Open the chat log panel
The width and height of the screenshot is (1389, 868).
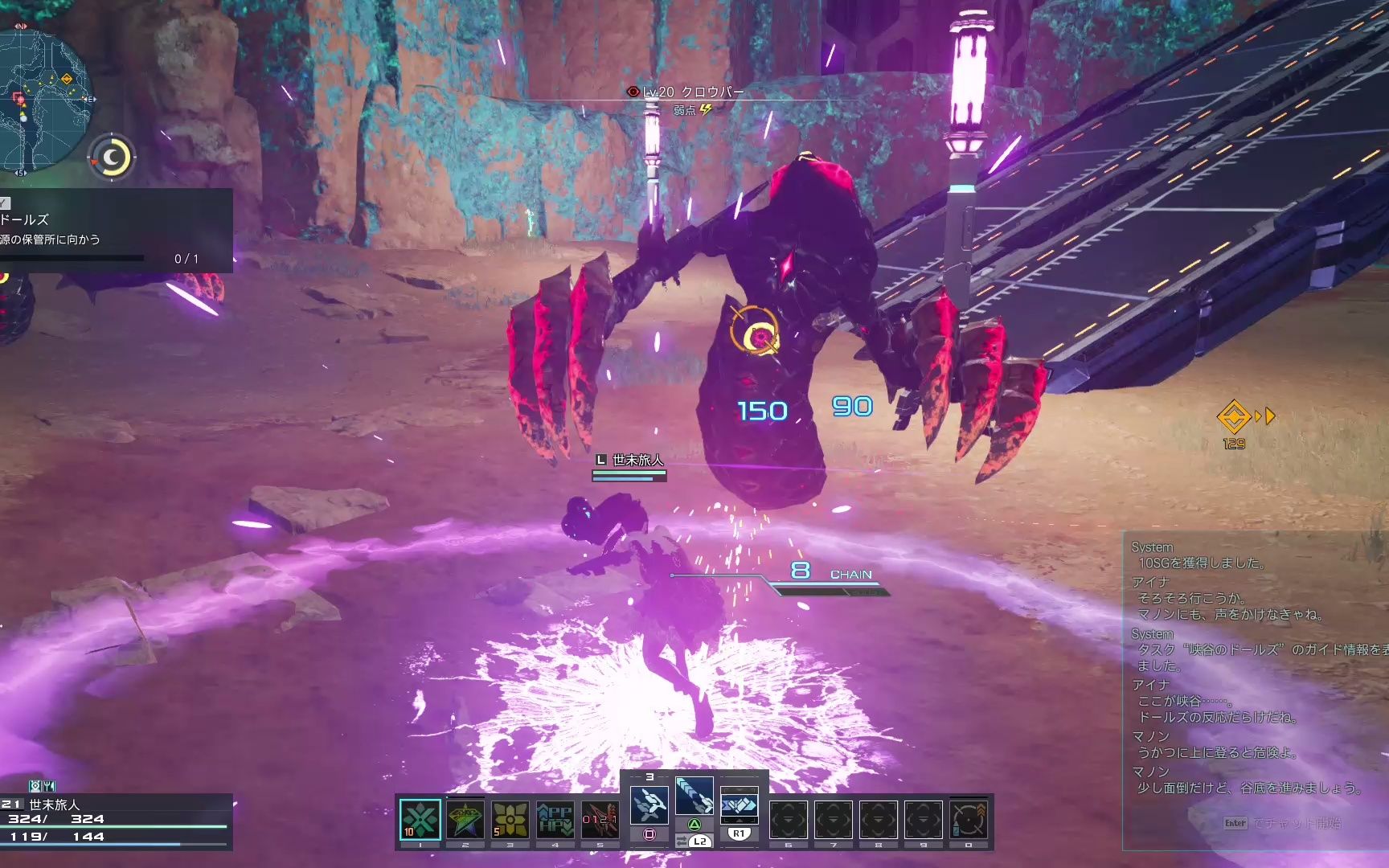pos(1254,667)
